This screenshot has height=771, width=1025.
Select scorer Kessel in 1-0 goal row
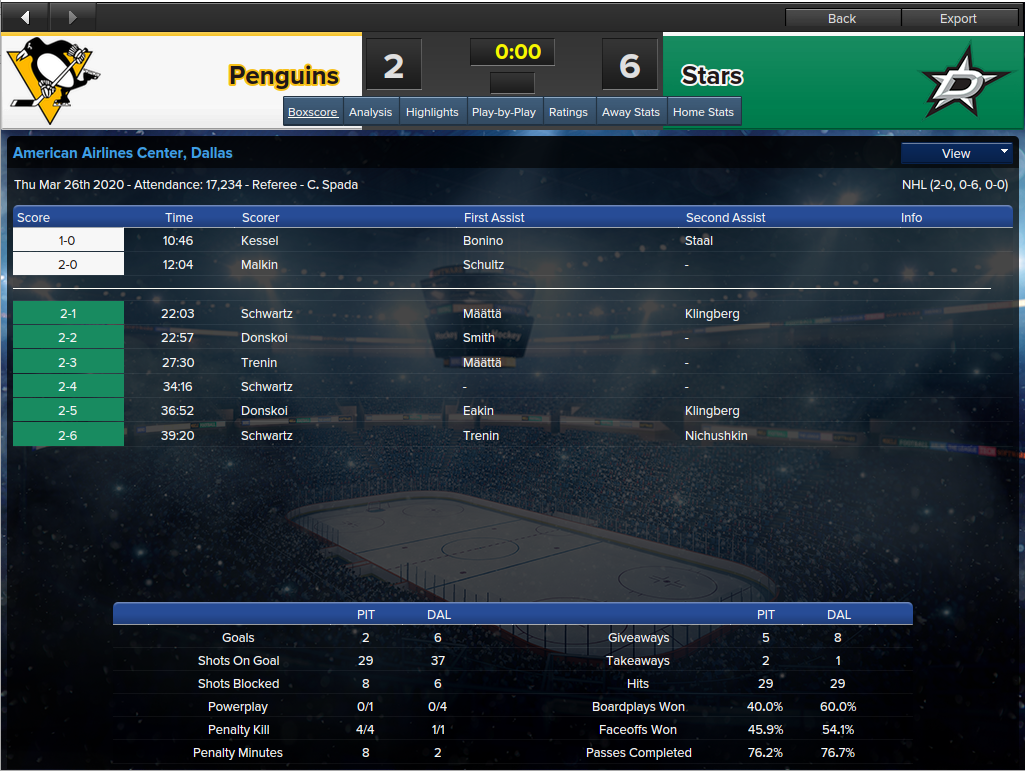pos(260,241)
